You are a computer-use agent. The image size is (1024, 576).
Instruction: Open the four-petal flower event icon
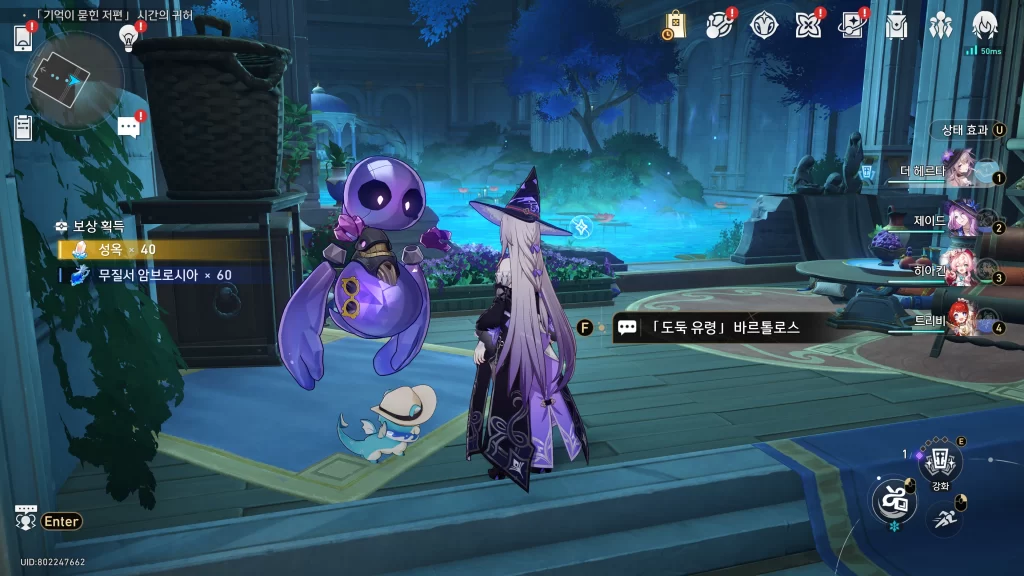[809, 25]
